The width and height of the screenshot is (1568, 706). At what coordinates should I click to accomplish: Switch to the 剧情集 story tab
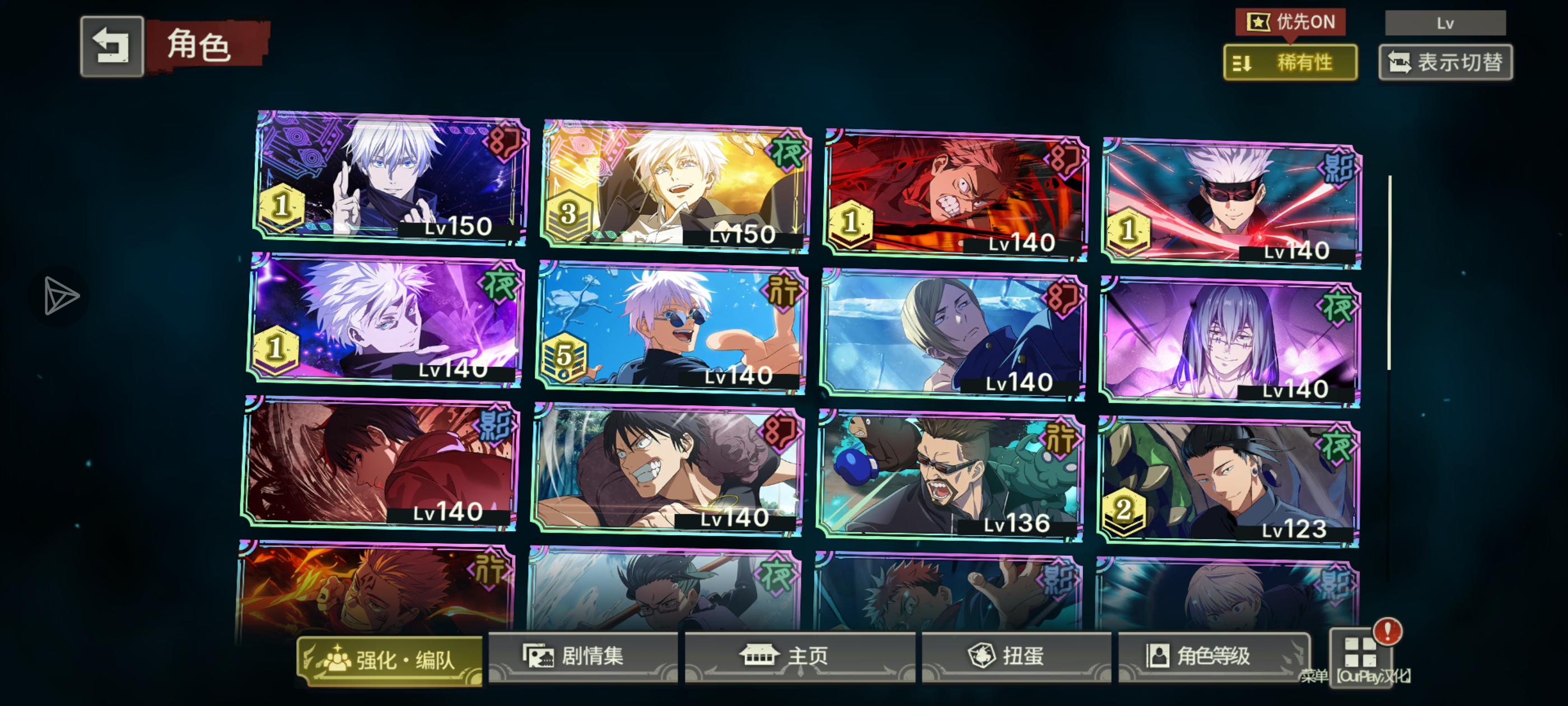click(x=582, y=656)
